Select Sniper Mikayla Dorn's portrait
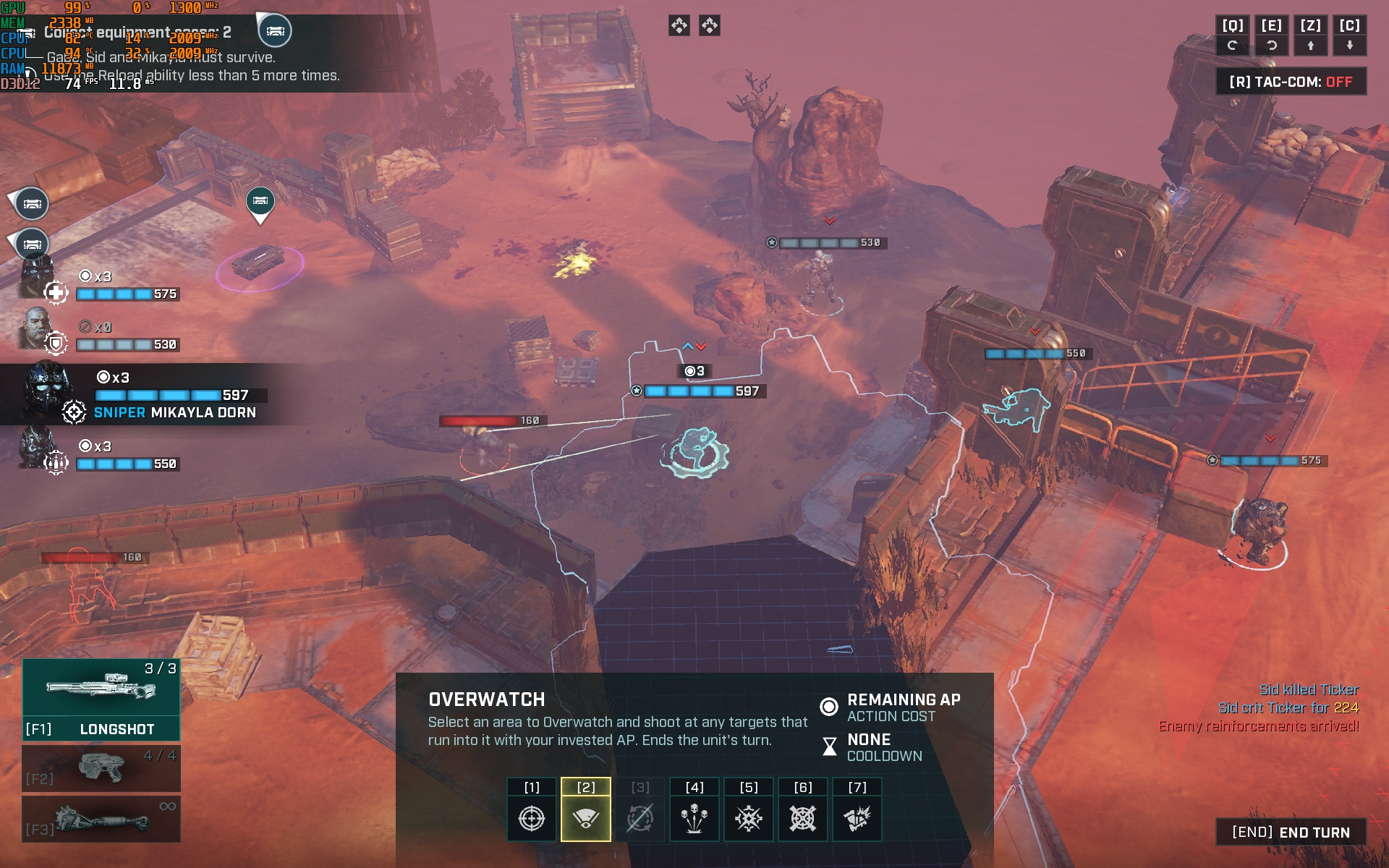The image size is (1389, 868). pyautogui.click(x=48, y=391)
